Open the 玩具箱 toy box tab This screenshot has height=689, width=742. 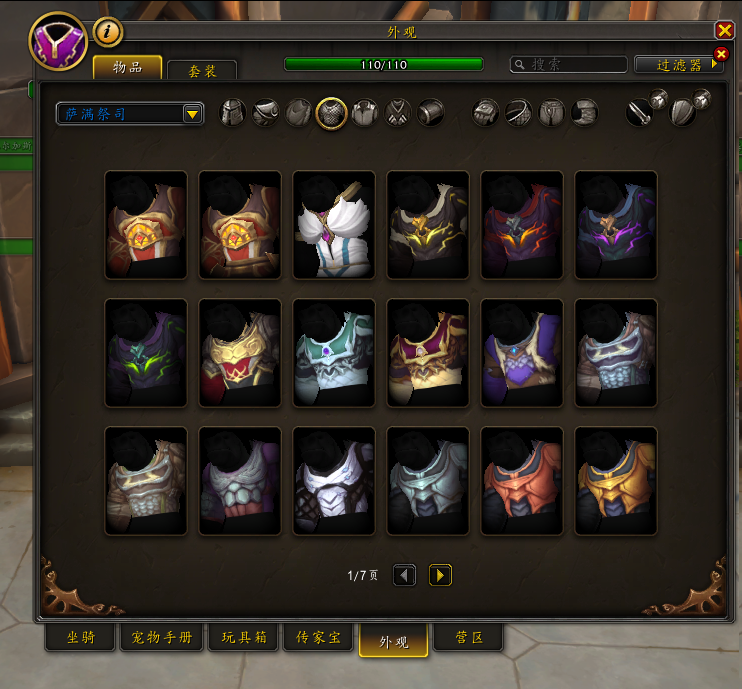[x=243, y=638]
